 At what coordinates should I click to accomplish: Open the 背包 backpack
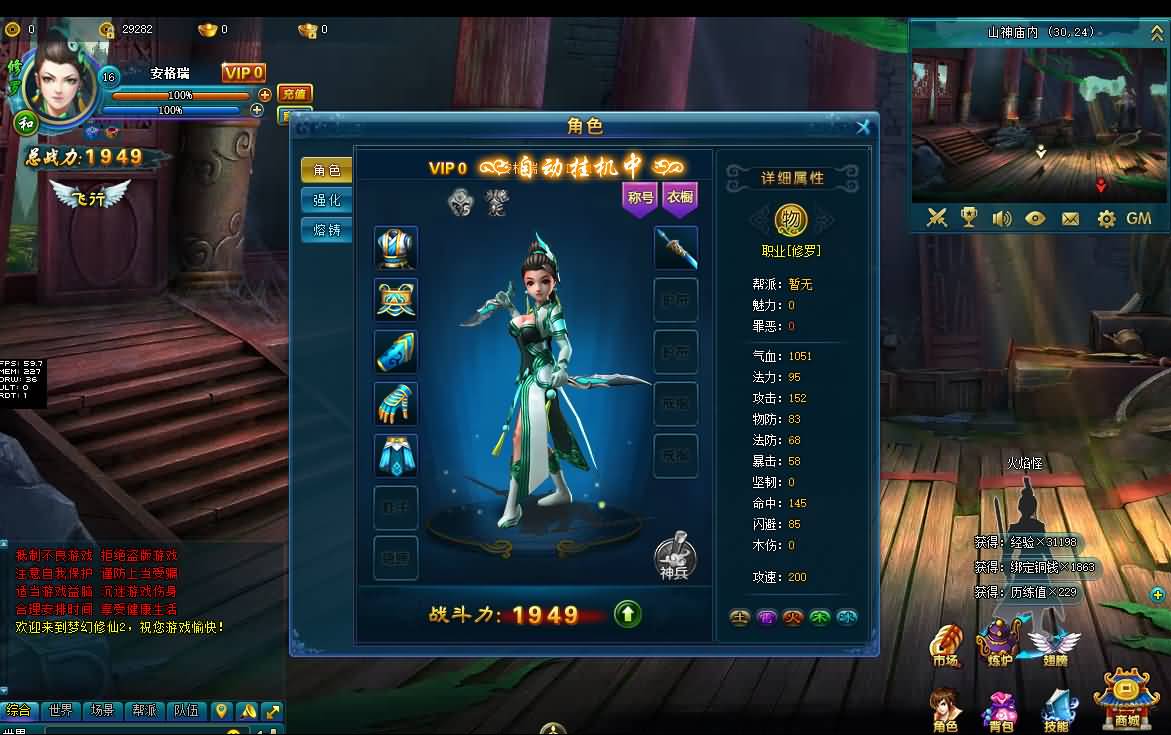[1000, 712]
